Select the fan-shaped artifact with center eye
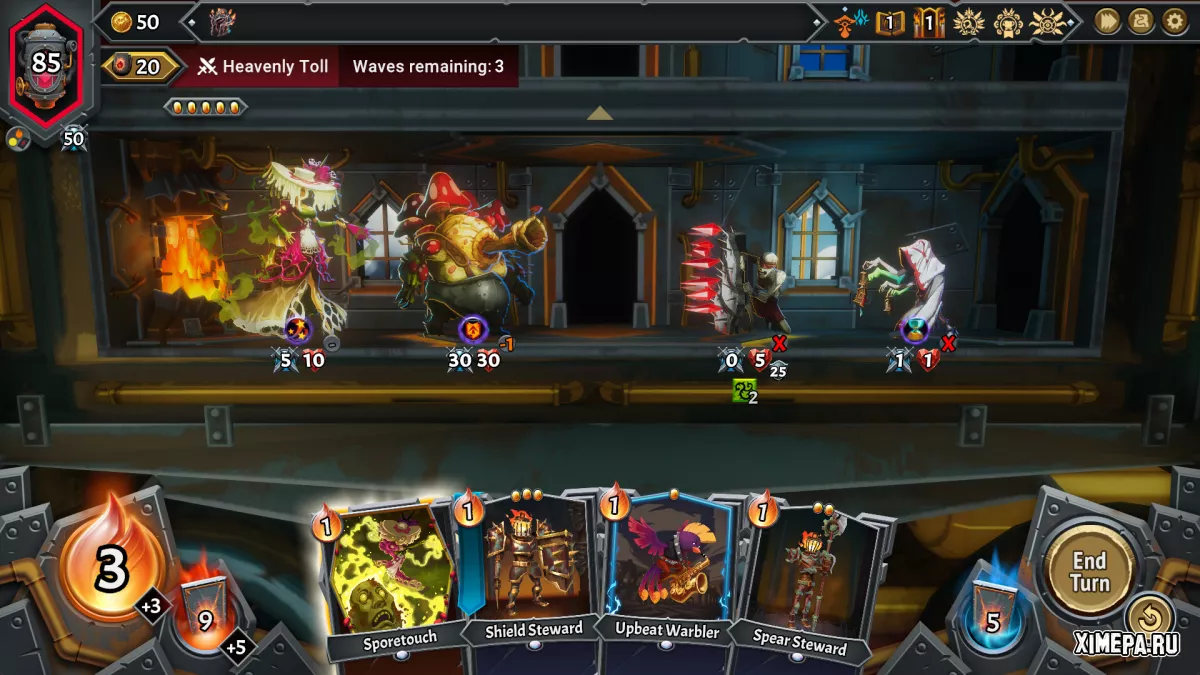Viewport: 1200px width, 675px height. pyautogui.click(x=1047, y=21)
